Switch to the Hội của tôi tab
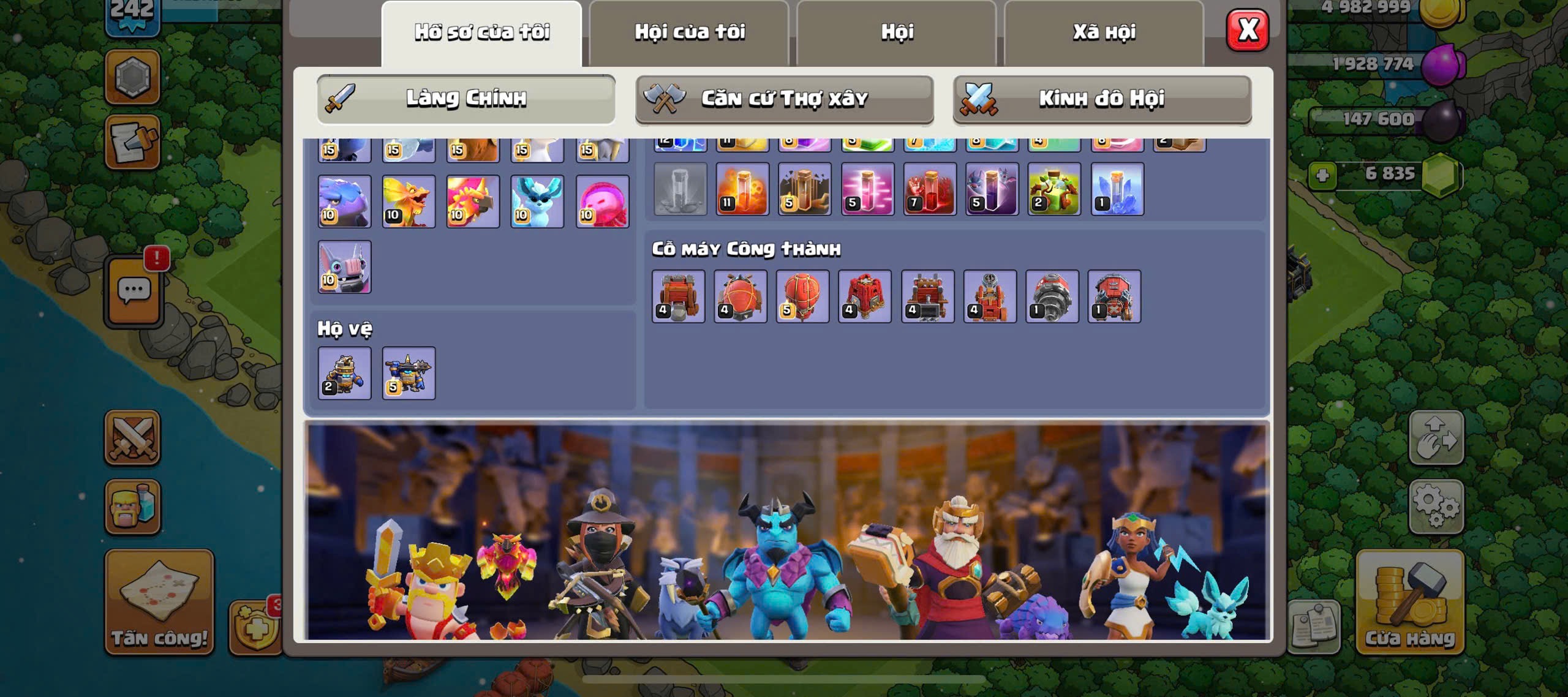The width and height of the screenshot is (1568, 697). click(x=689, y=32)
